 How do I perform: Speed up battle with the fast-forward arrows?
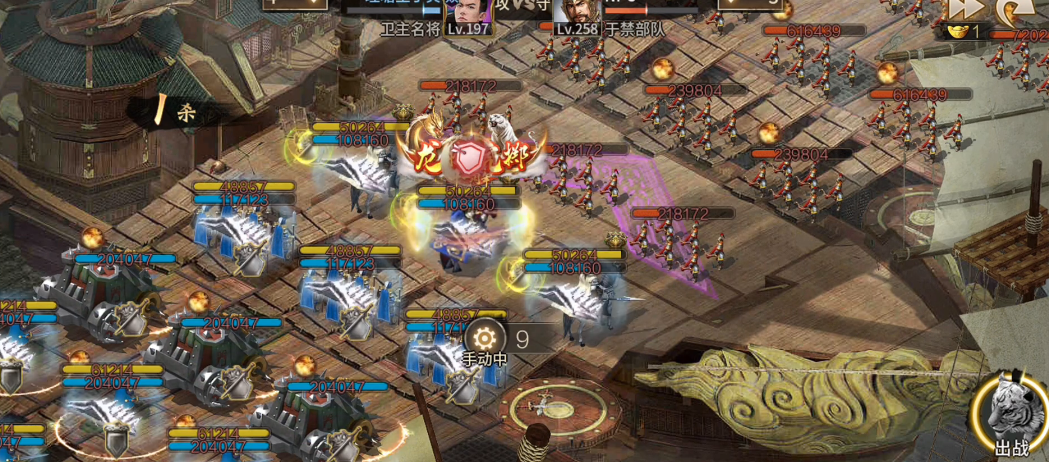click(x=965, y=9)
